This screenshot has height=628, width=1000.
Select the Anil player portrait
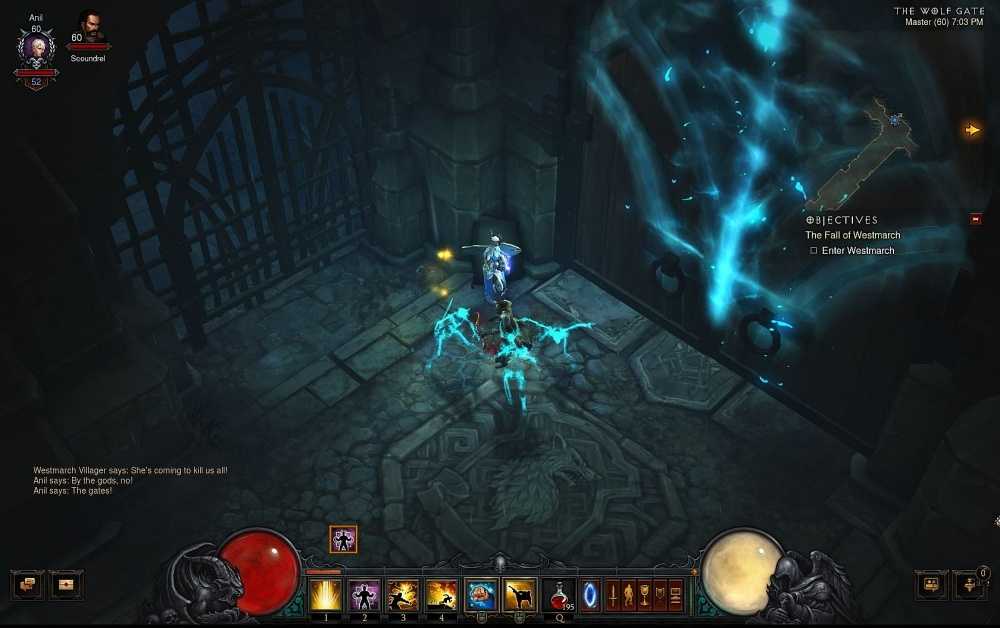[35, 48]
